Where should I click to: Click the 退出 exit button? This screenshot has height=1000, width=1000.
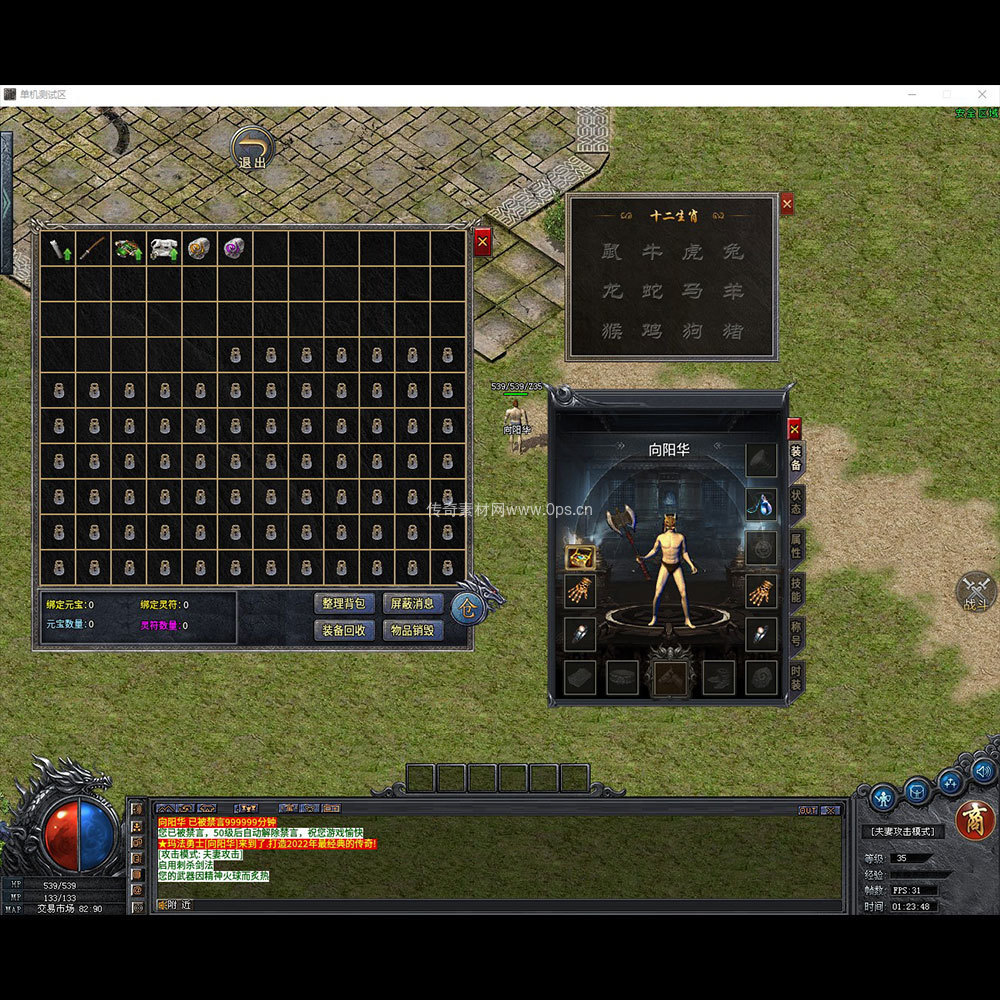point(252,150)
